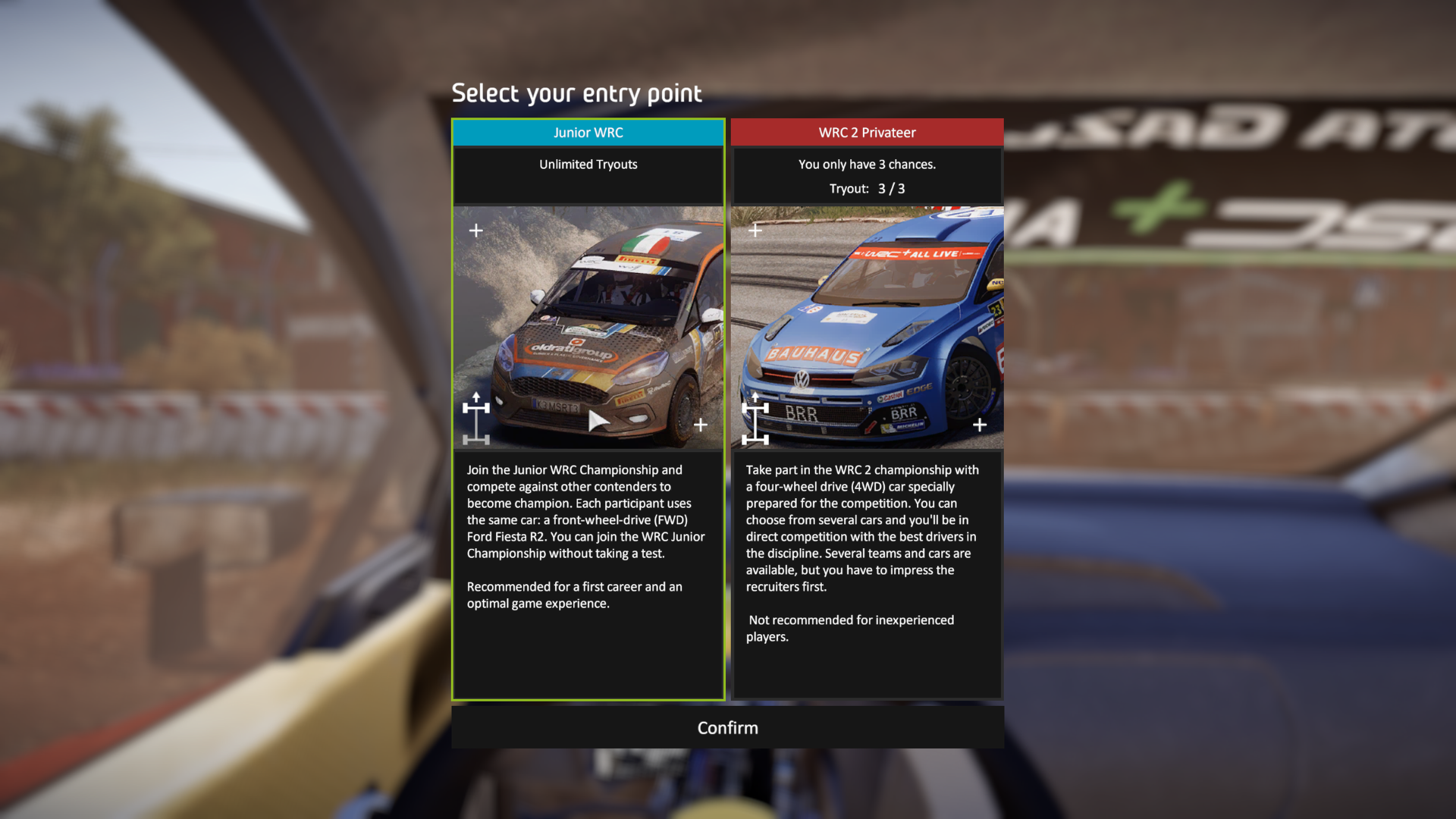Click the BAUHAUS Polo thumbnail image
1456x819 pixels.
click(867, 326)
